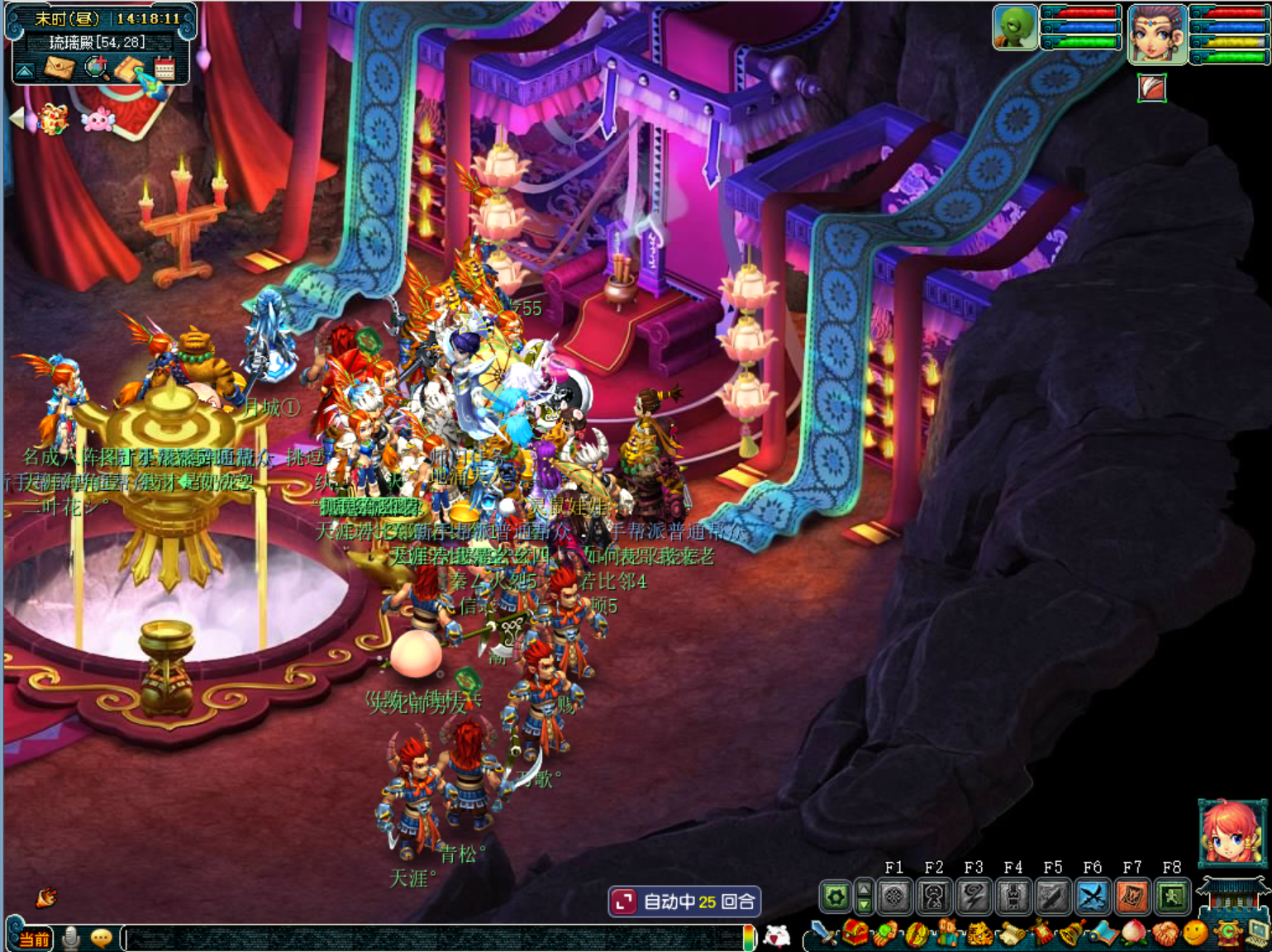Viewport: 1272px width, 952px height.
Task: Open the gift box reward icon
Action: (53, 120)
